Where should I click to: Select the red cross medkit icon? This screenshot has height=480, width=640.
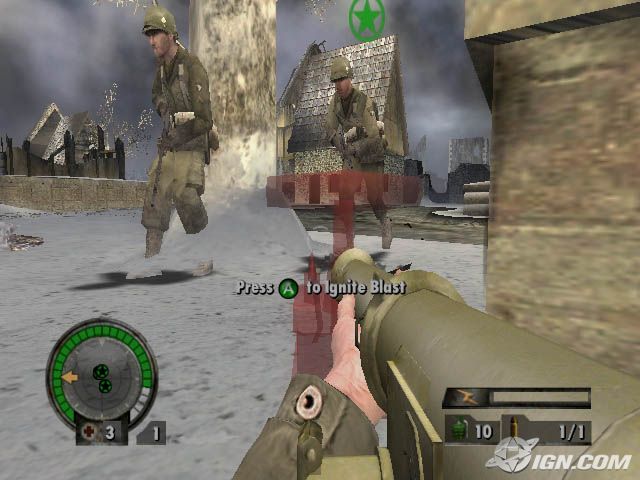[x=88, y=432]
